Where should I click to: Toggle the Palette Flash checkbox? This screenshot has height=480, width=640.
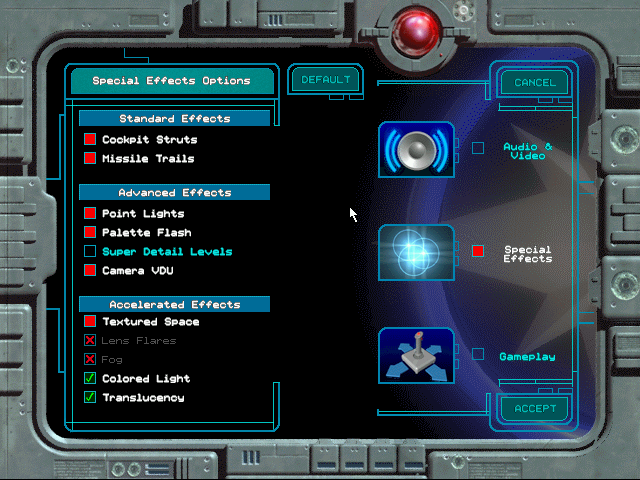(90, 232)
